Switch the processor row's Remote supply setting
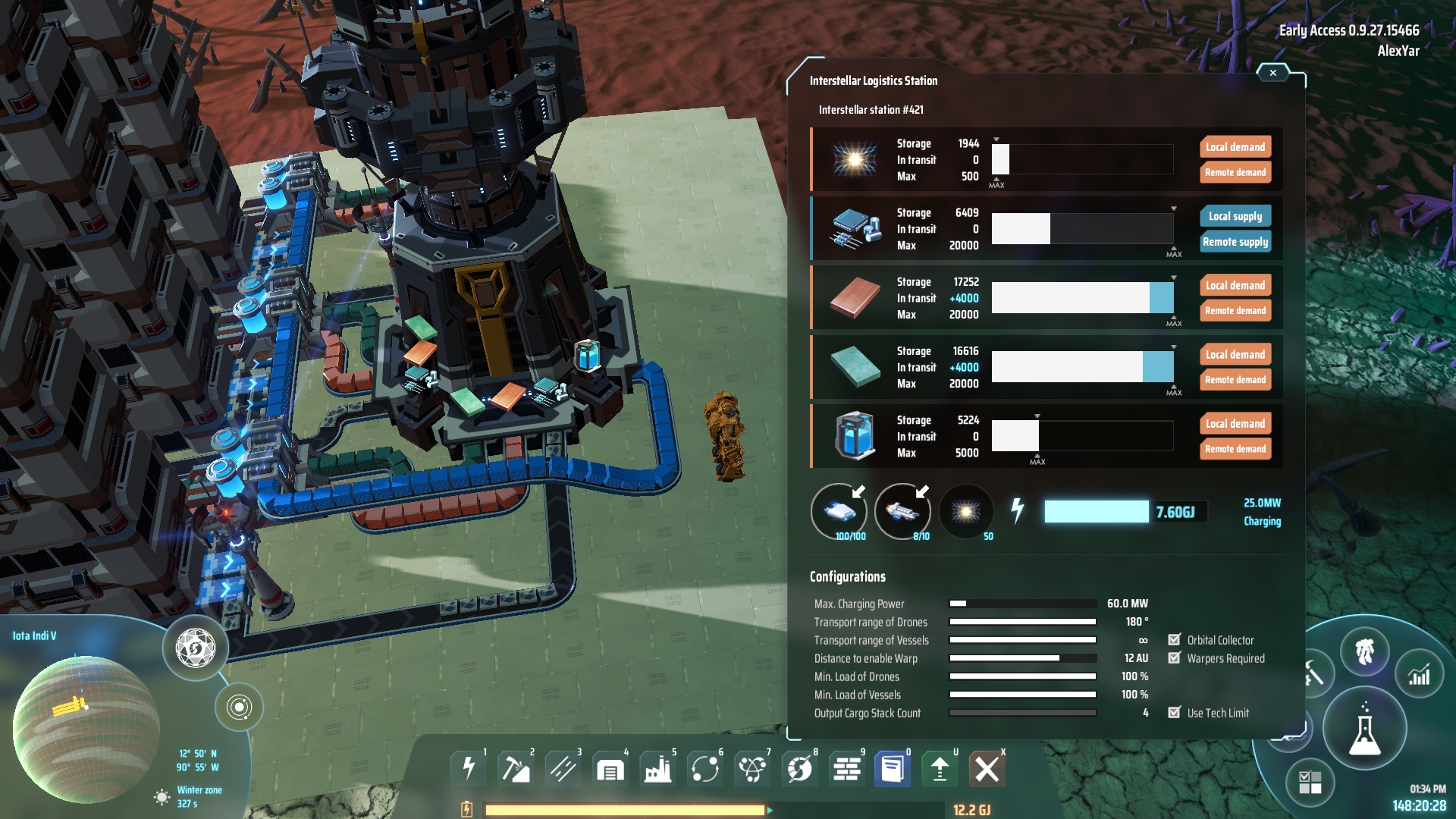The height and width of the screenshot is (819, 1456). (x=1235, y=242)
